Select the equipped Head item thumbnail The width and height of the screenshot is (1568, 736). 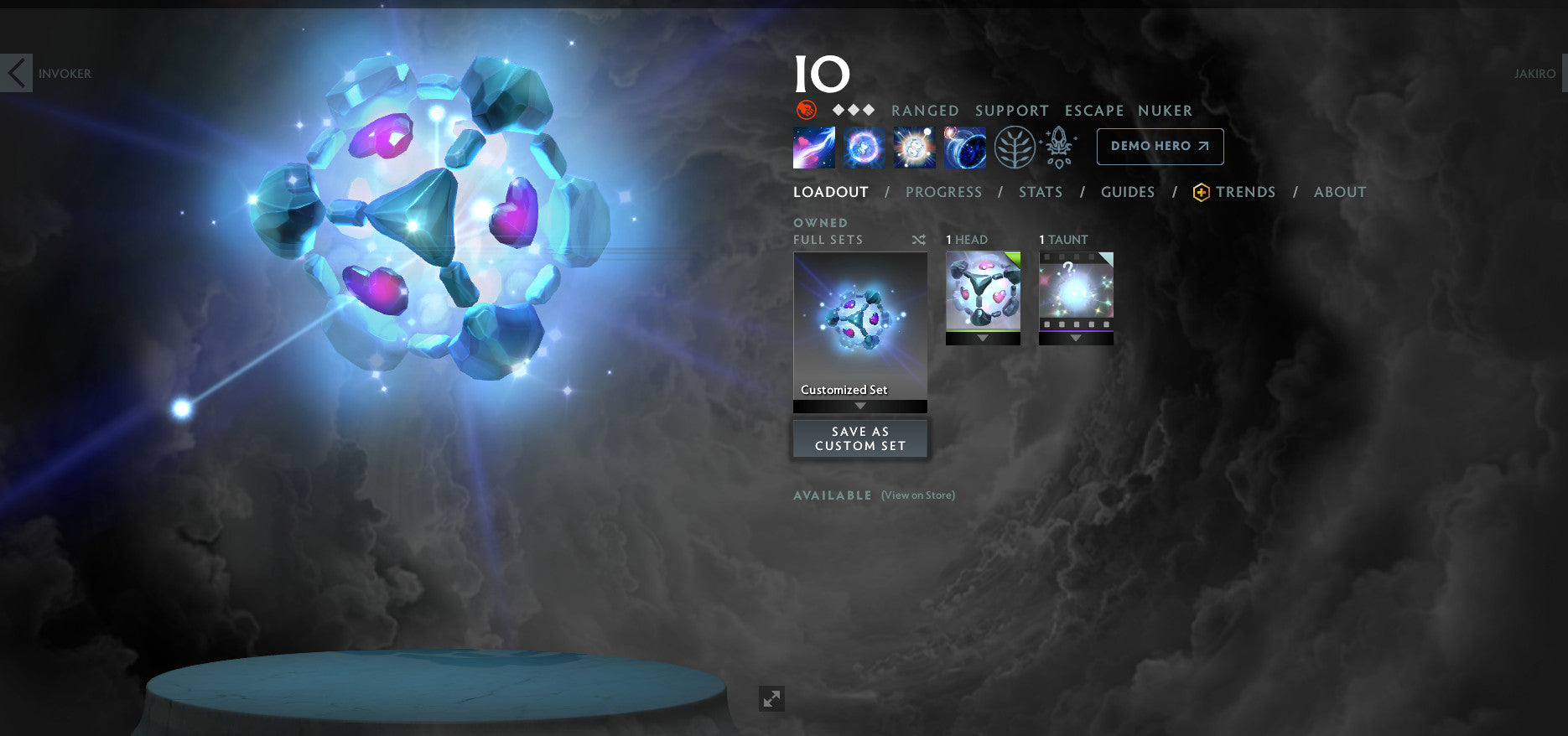(x=983, y=293)
